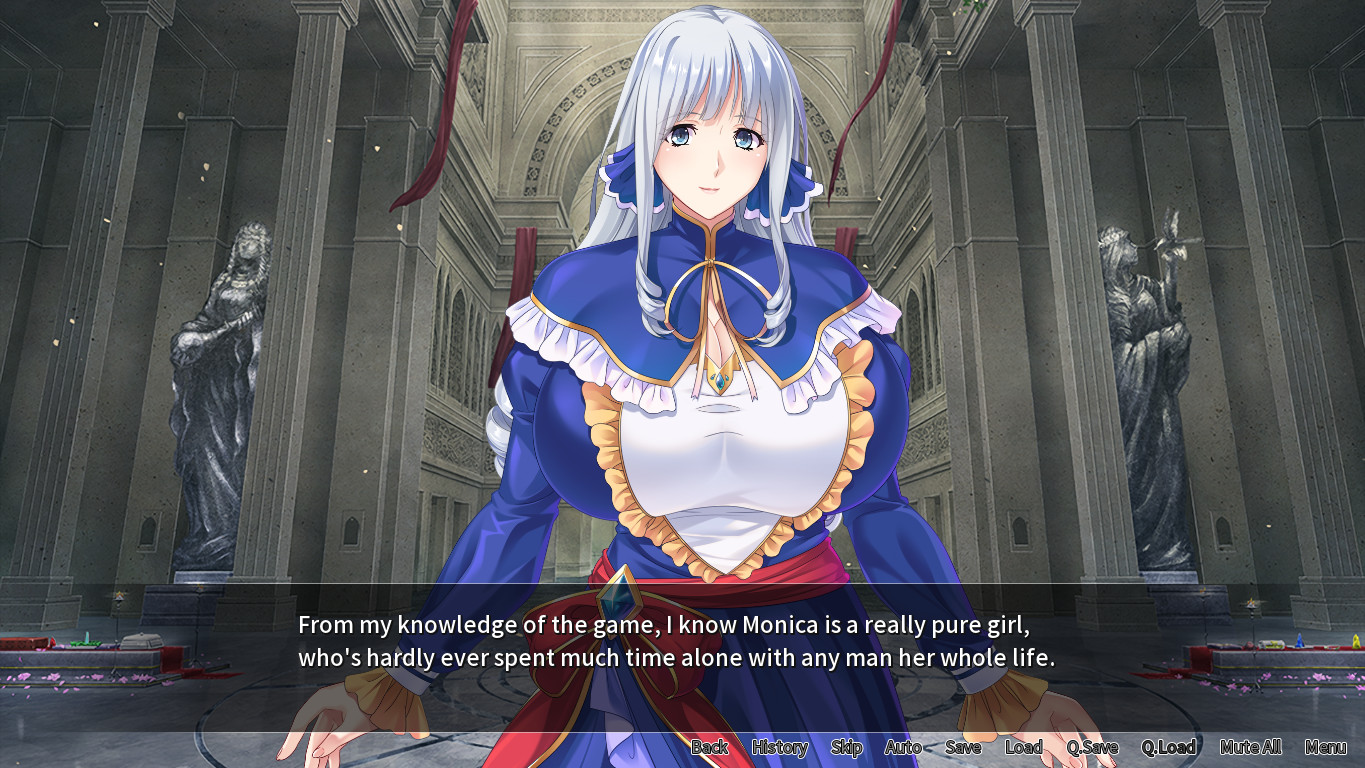
Task: Click Q.Load to quick load
Action: pyautogui.click(x=1168, y=747)
